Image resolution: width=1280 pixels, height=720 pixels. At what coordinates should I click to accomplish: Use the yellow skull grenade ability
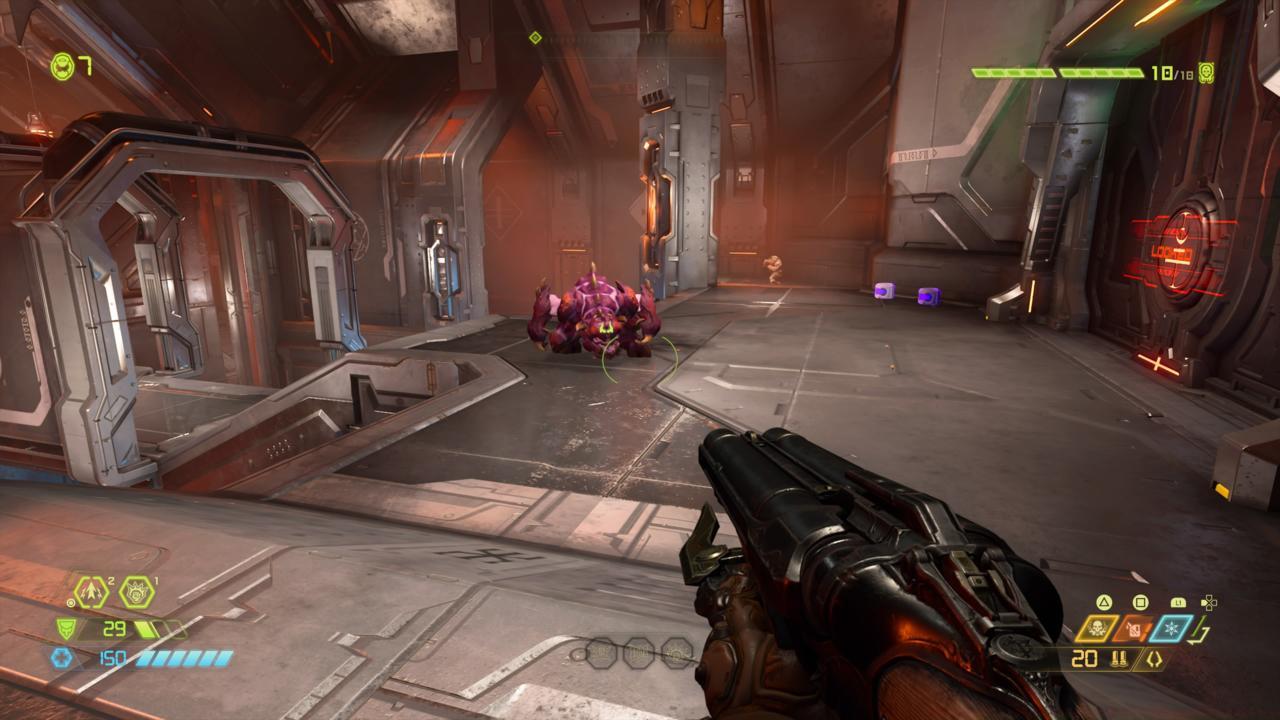pyautogui.click(x=1097, y=629)
